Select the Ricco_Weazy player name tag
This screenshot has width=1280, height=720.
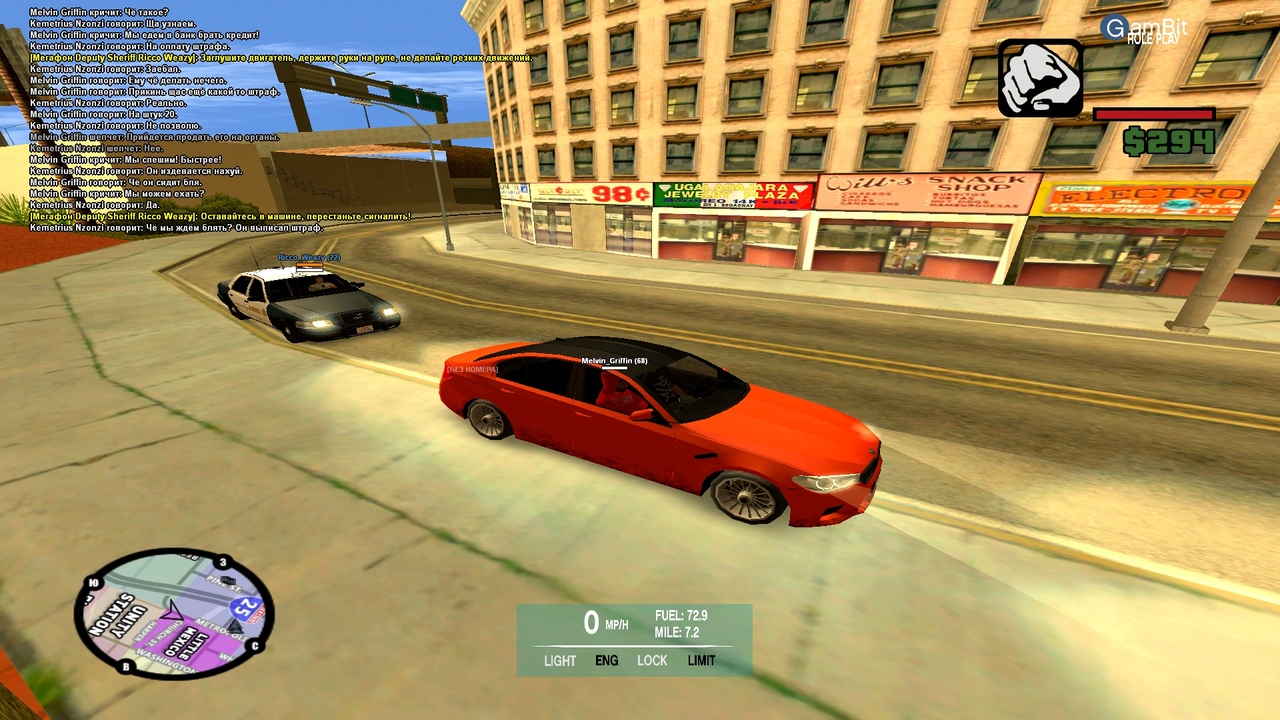(309, 258)
